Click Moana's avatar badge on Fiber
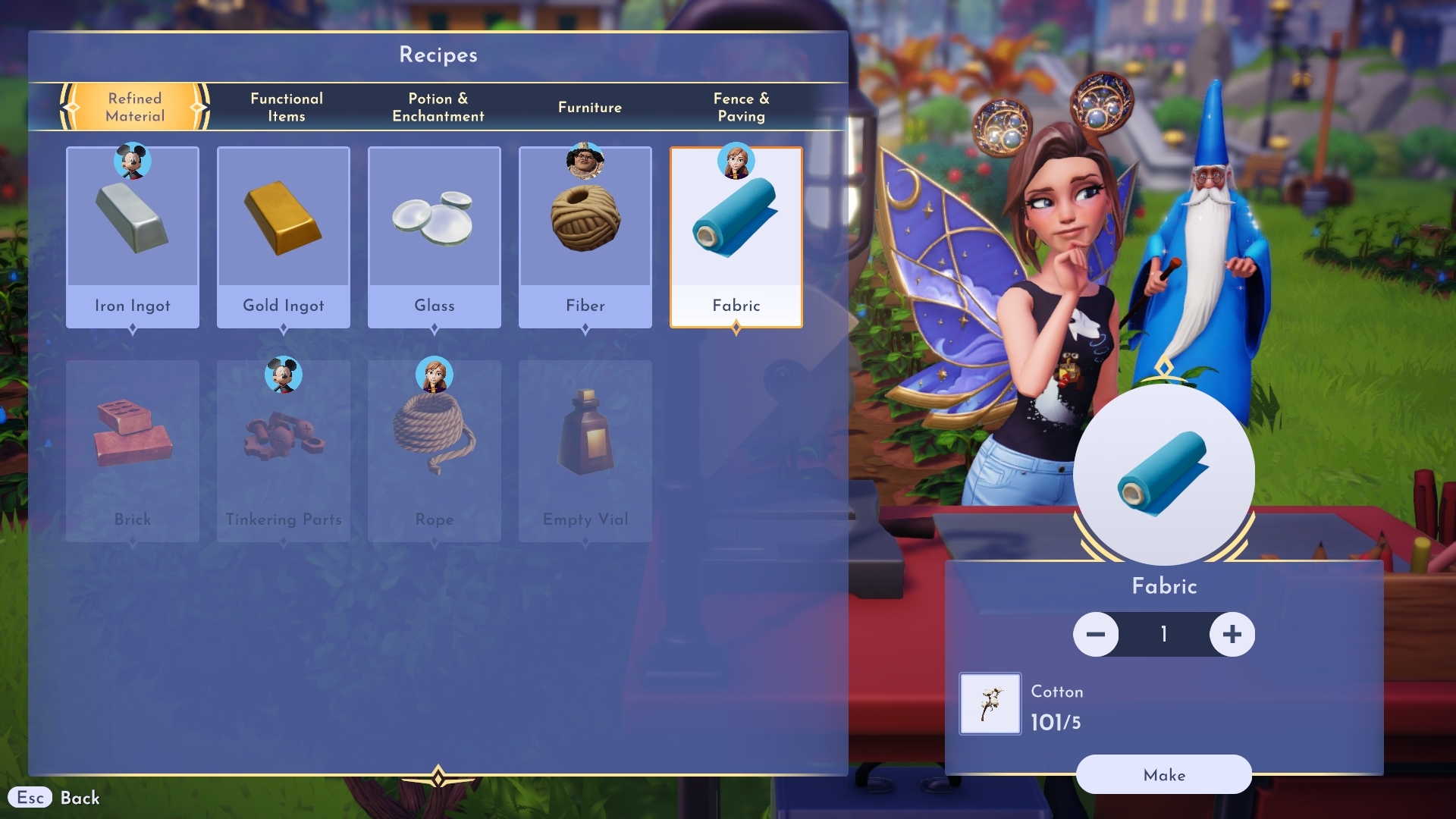 point(585,162)
